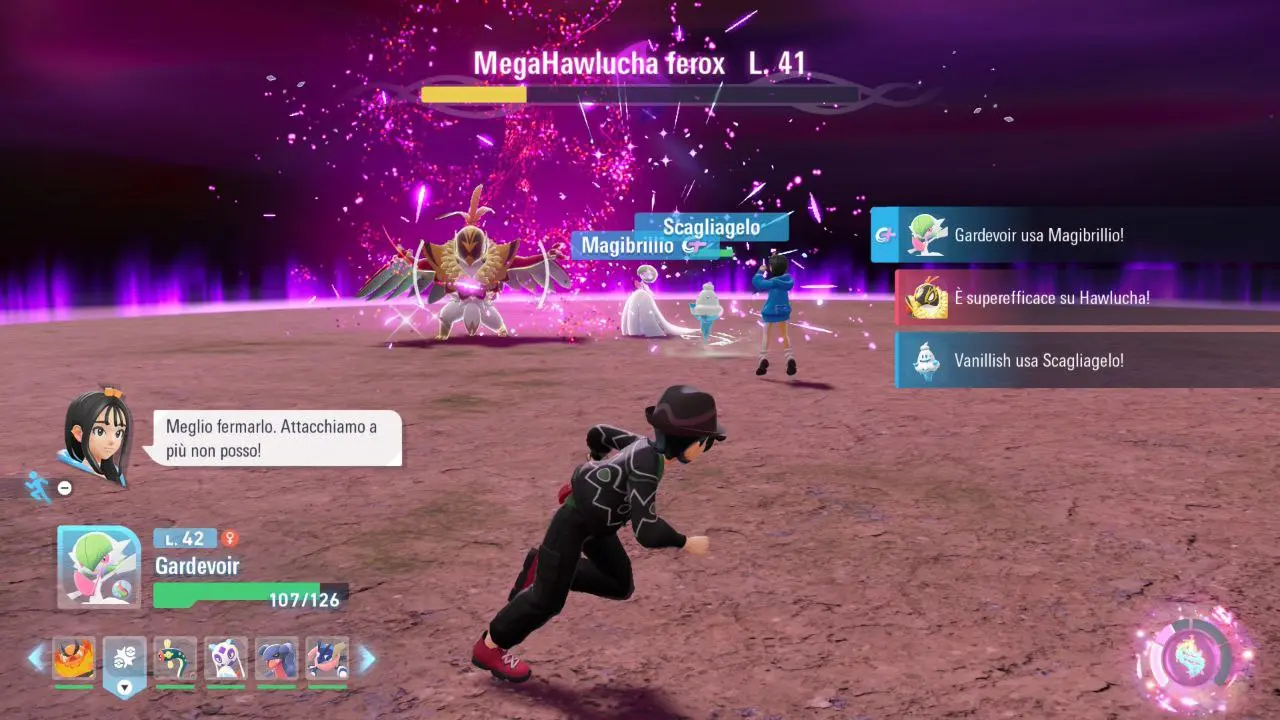Select the Gardevoir active Pokémon portrait

point(99,567)
